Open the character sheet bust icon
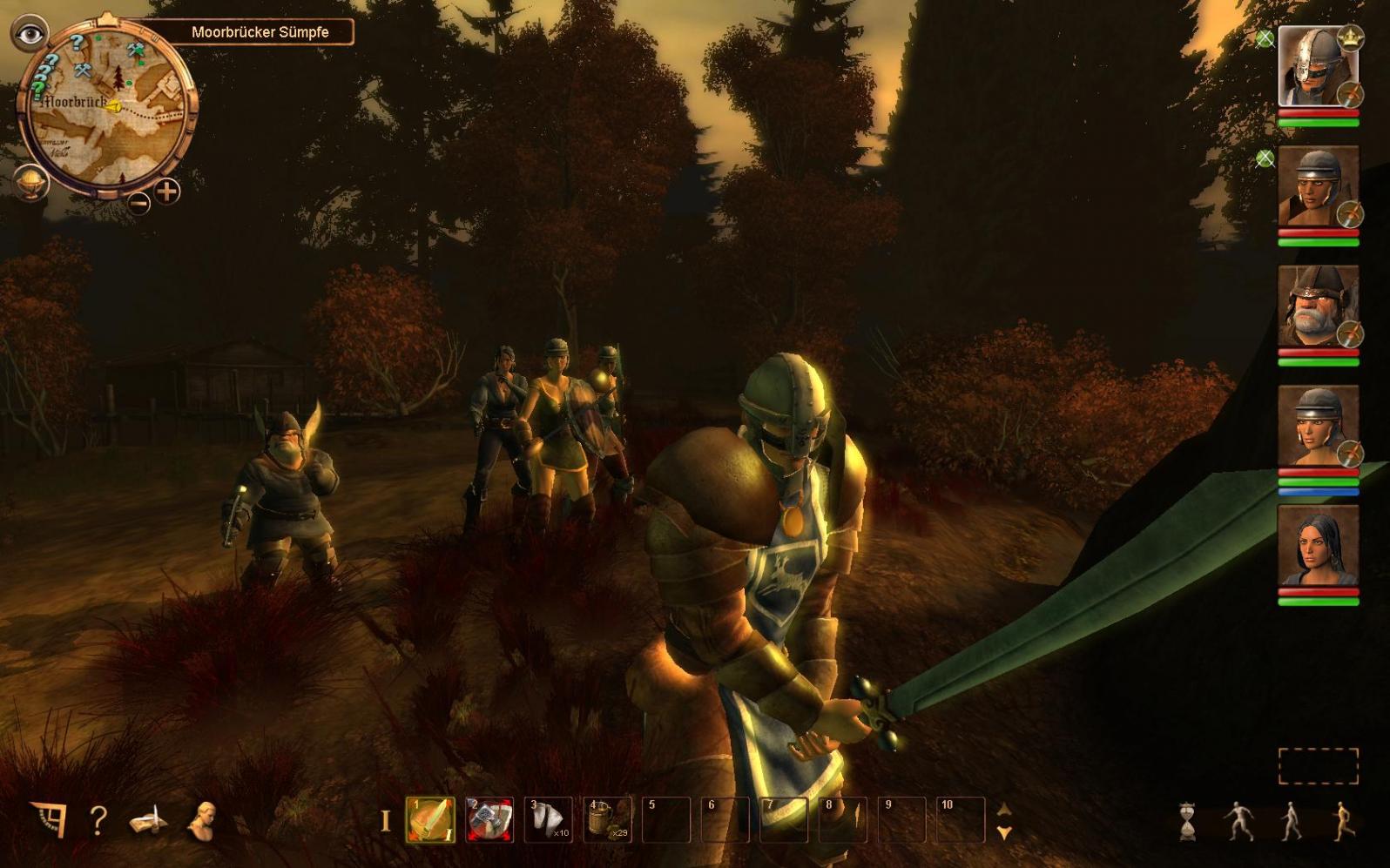 point(205,819)
